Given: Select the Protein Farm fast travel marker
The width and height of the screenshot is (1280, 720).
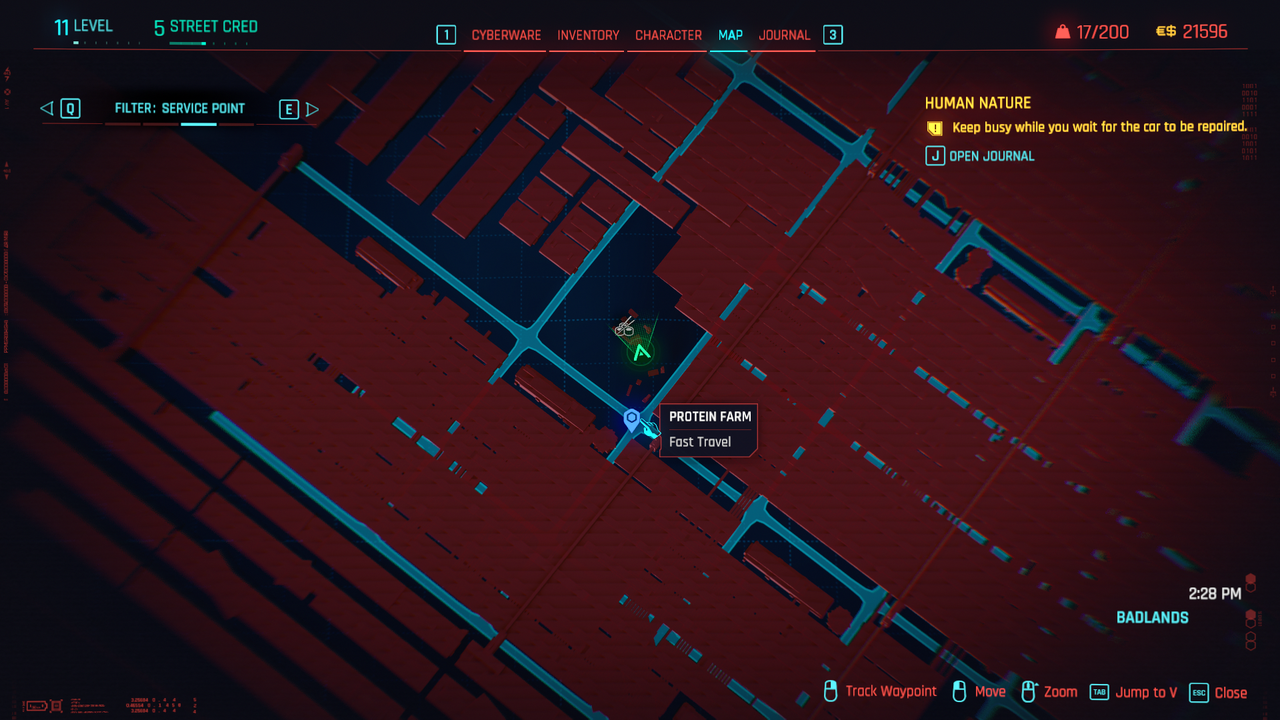Looking at the screenshot, I should point(631,420).
